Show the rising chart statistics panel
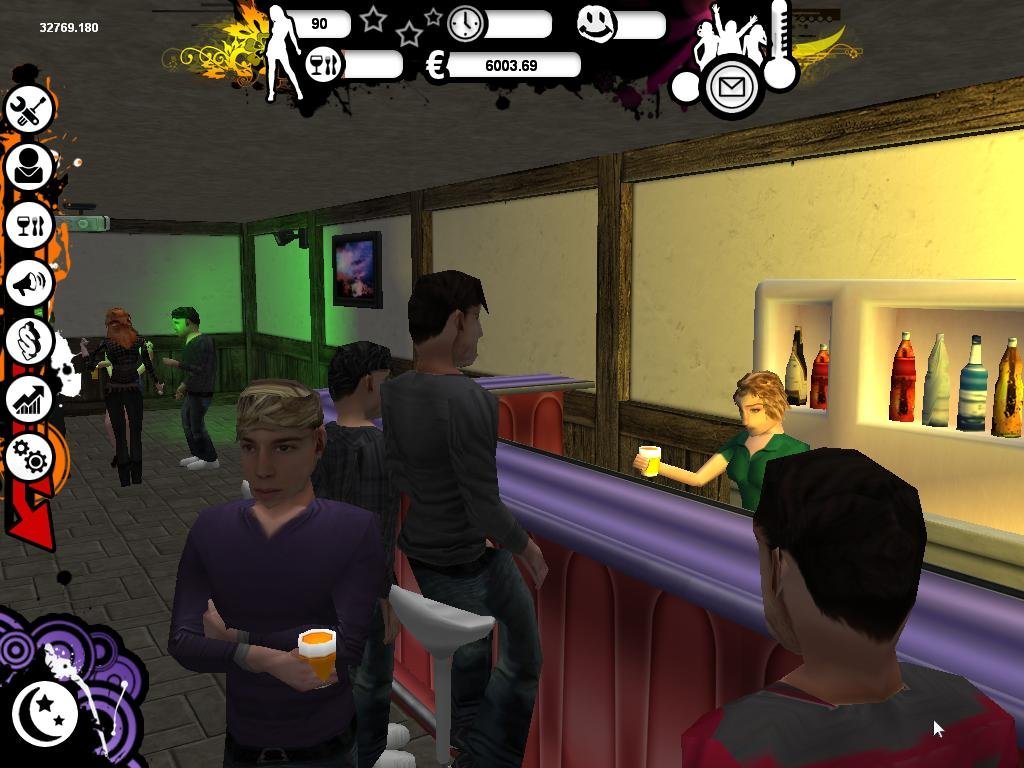 tap(29, 400)
